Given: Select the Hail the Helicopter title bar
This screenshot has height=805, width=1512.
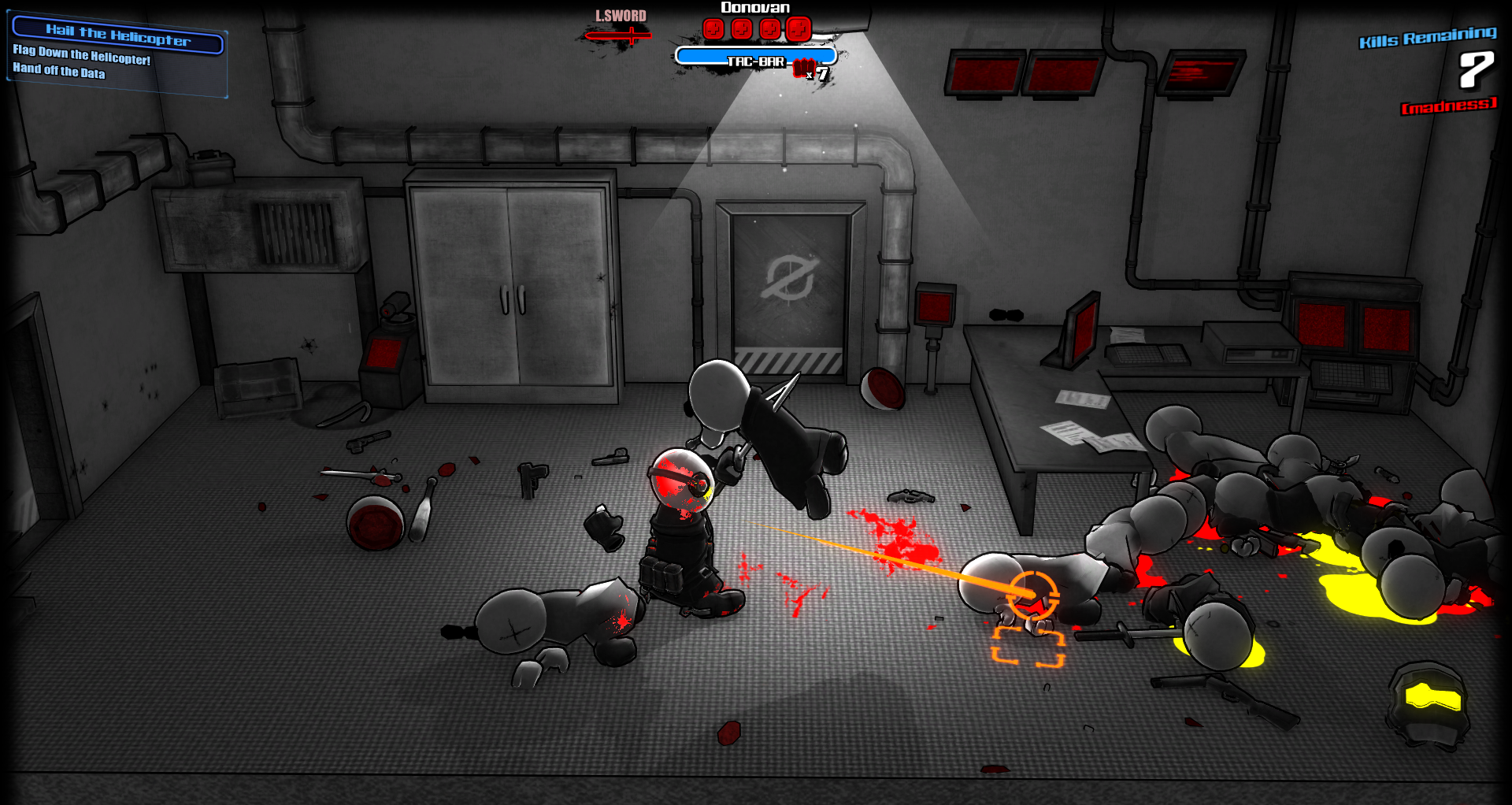Looking at the screenshot, I should [117, 34].
